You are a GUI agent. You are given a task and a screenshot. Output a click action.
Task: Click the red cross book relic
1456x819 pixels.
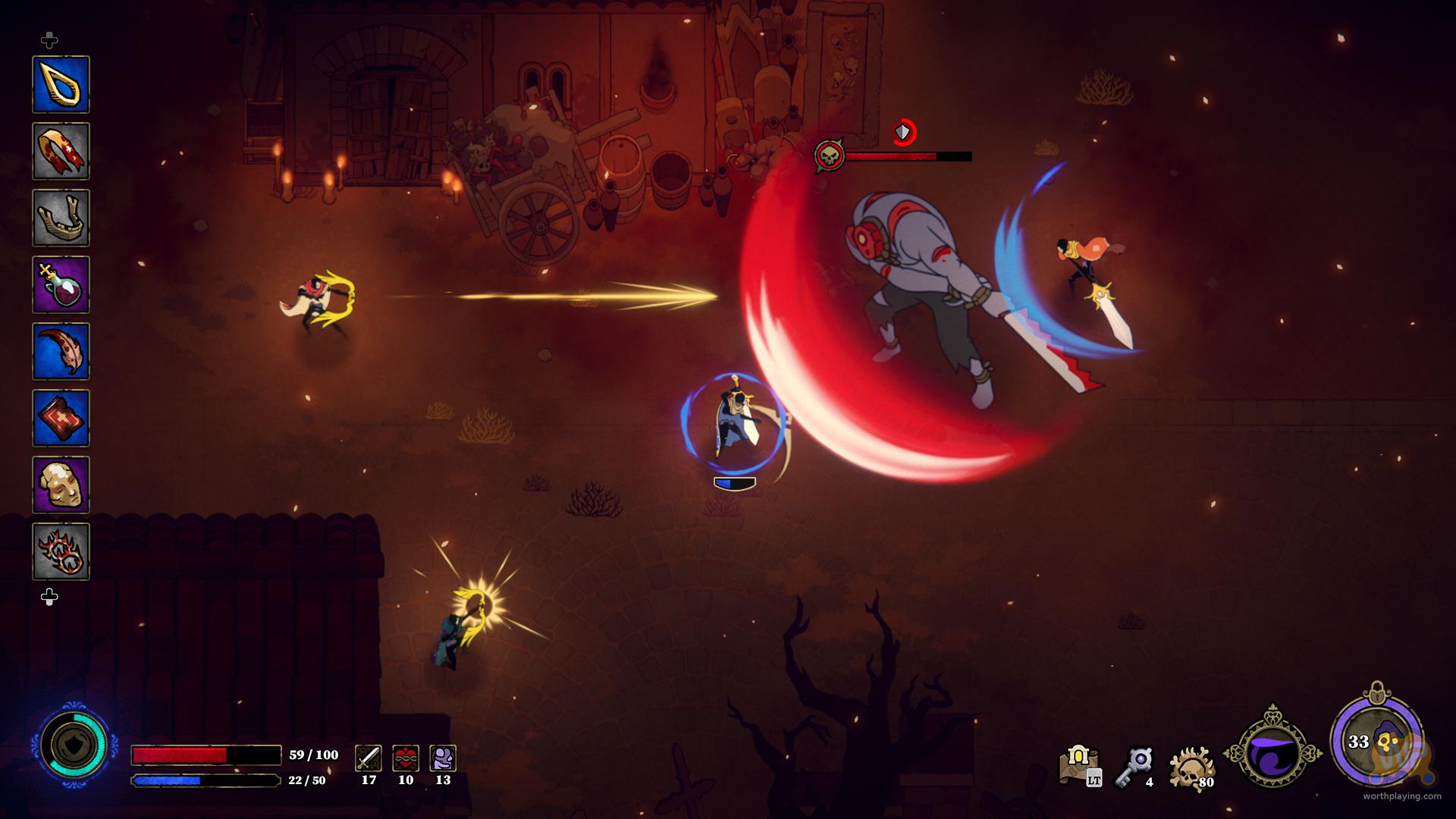[61, 418]
